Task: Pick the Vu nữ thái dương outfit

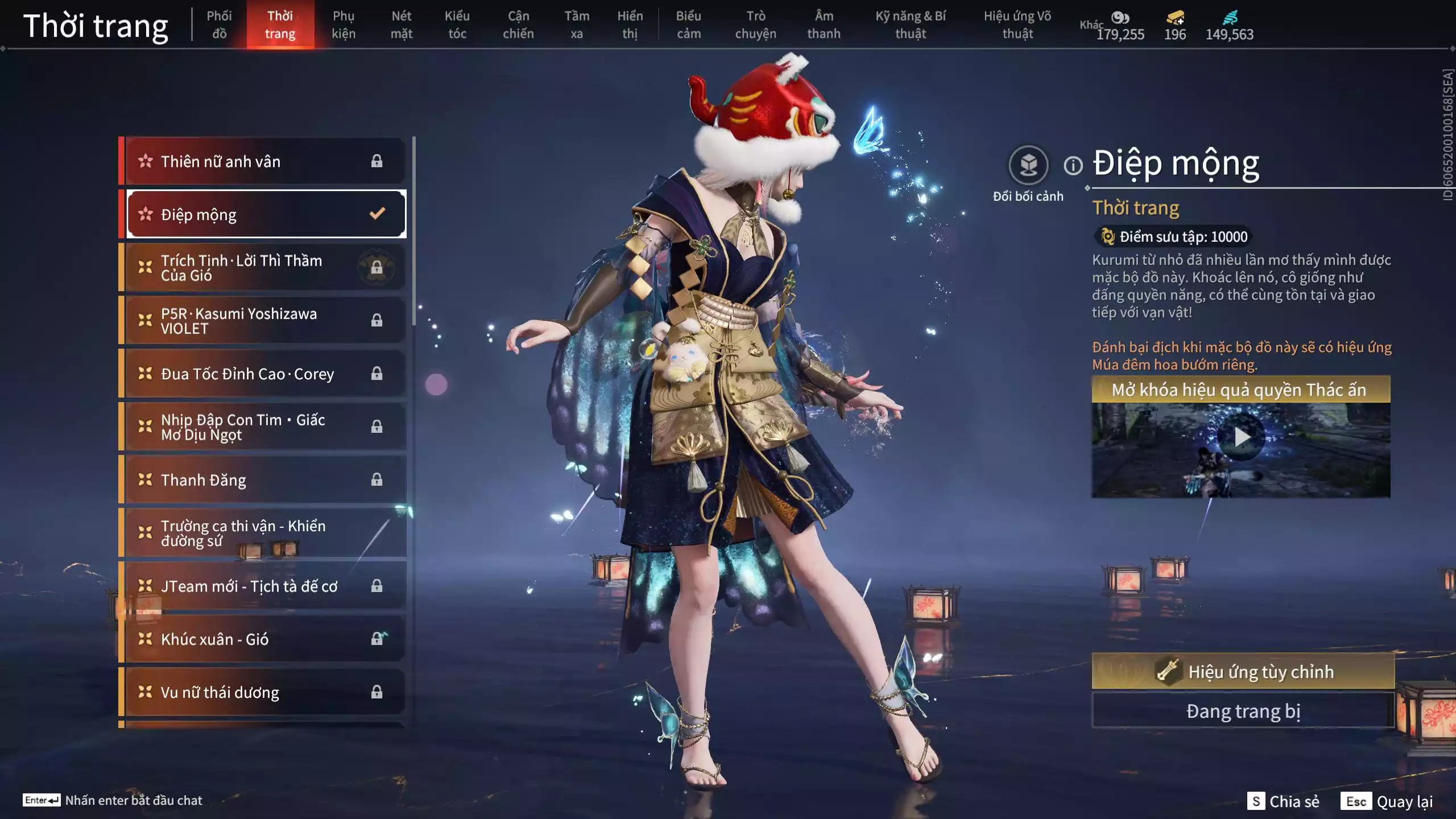Action: (x=264, y=692)
